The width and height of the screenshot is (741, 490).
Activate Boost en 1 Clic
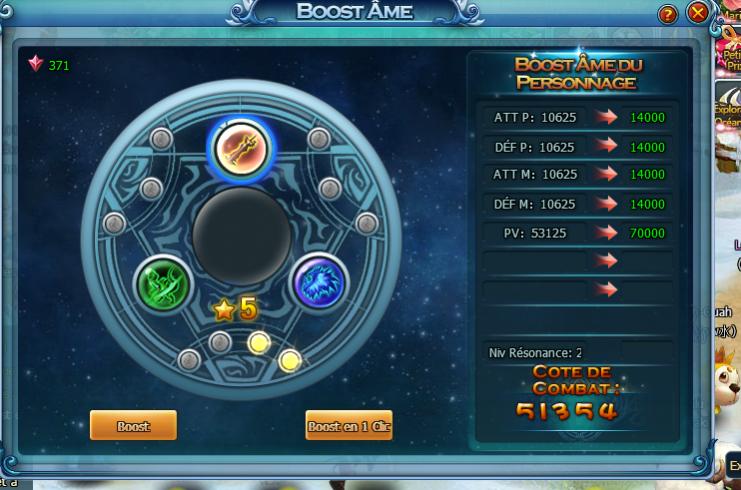(x=349, y=425)
